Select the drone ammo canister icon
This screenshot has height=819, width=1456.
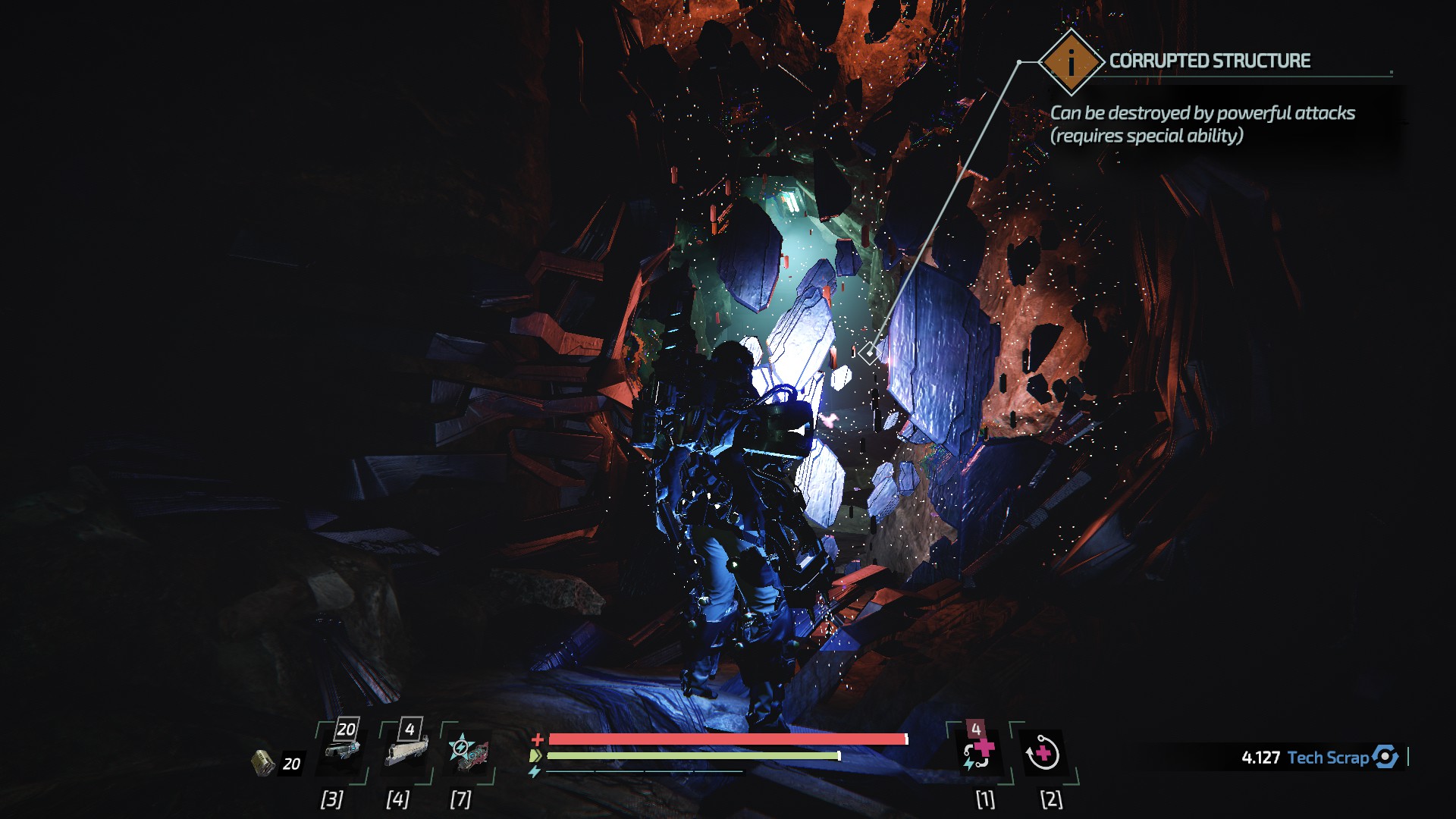(x=263, y=762)
